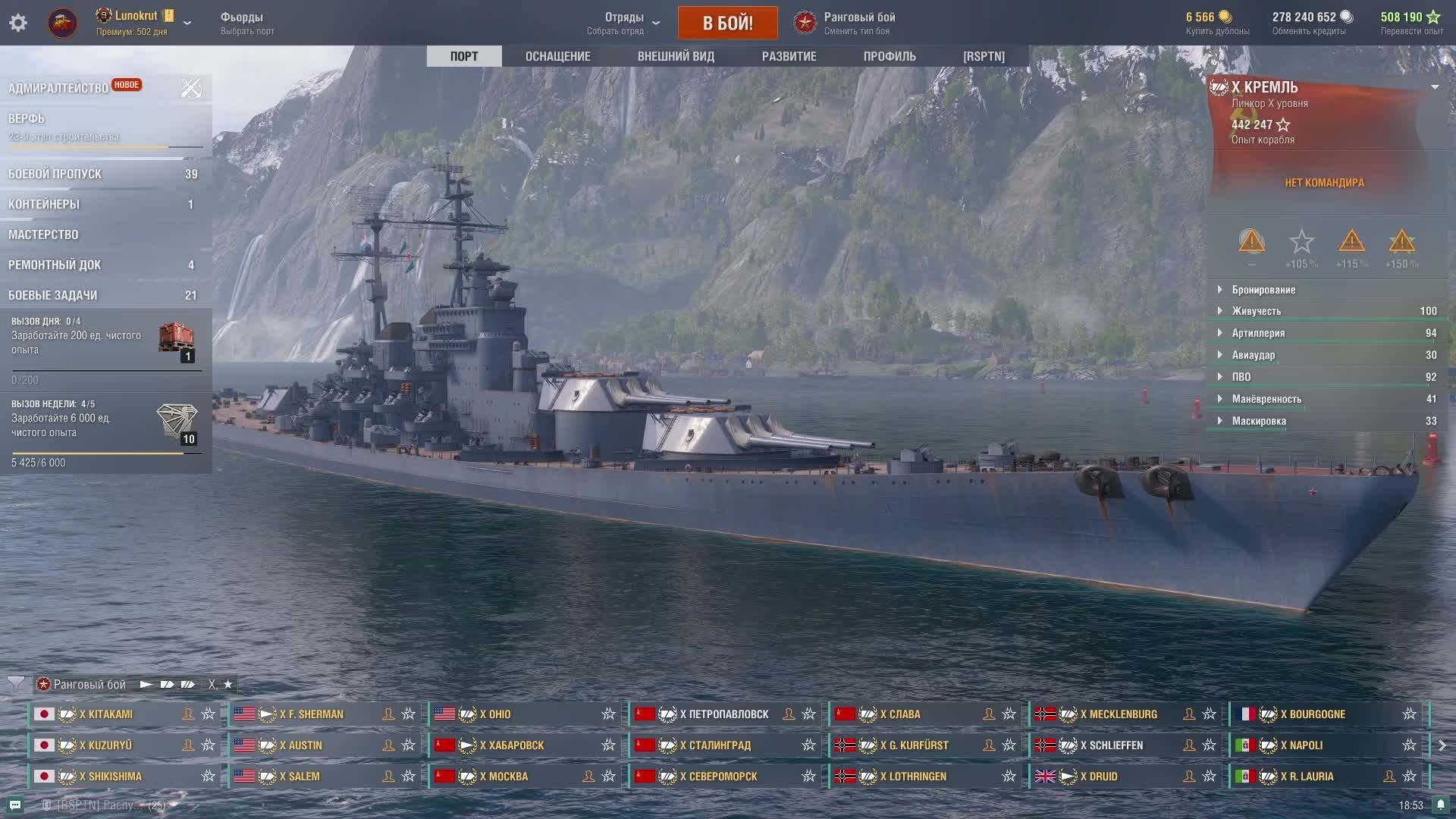This screenshot has height=819, width=1456.
Task: Go to the РАЗВИТИЕ tab
Action: [x=789, y=56]
